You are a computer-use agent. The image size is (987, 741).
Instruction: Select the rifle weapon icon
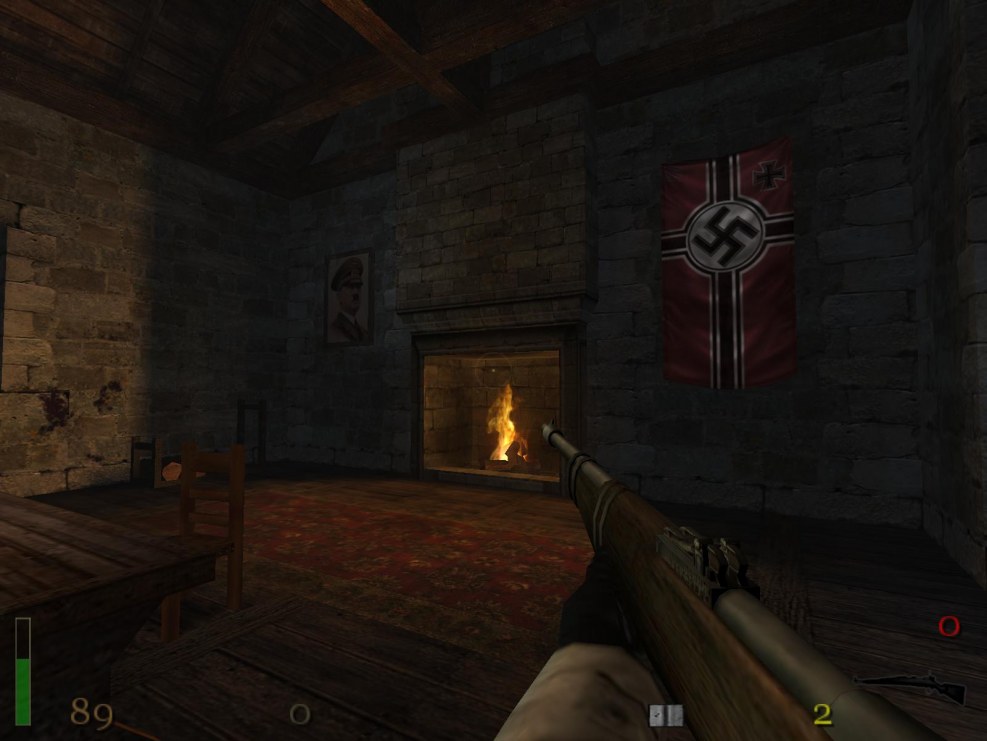(913, 687)
